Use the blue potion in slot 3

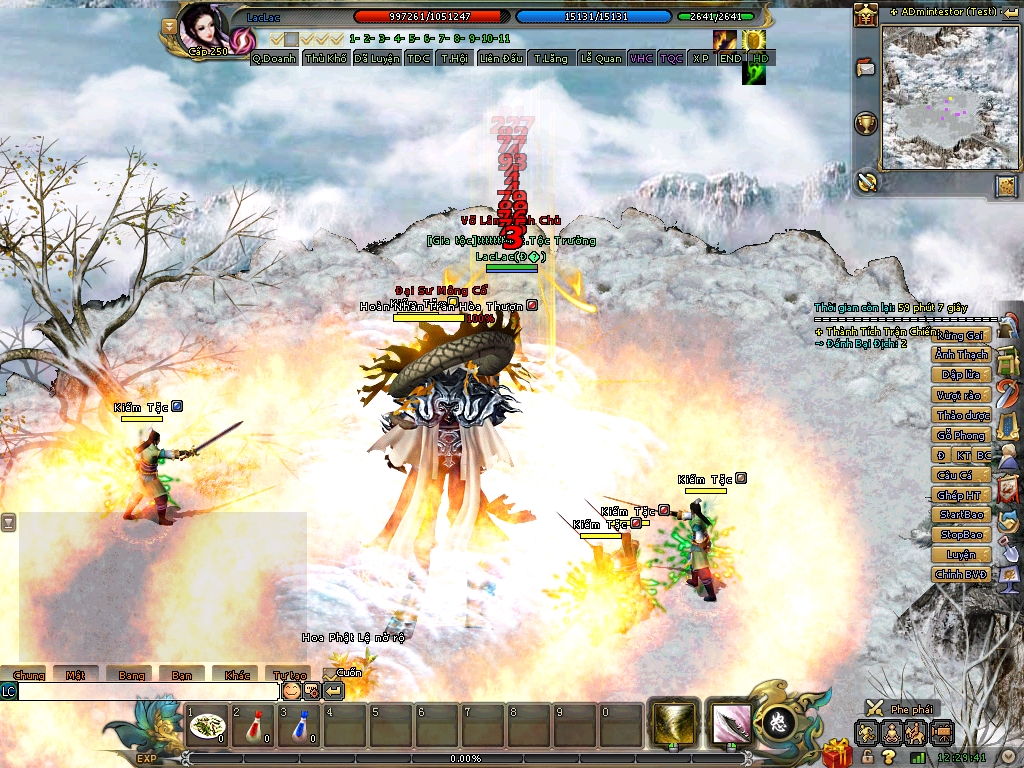(x=300, y=727)
